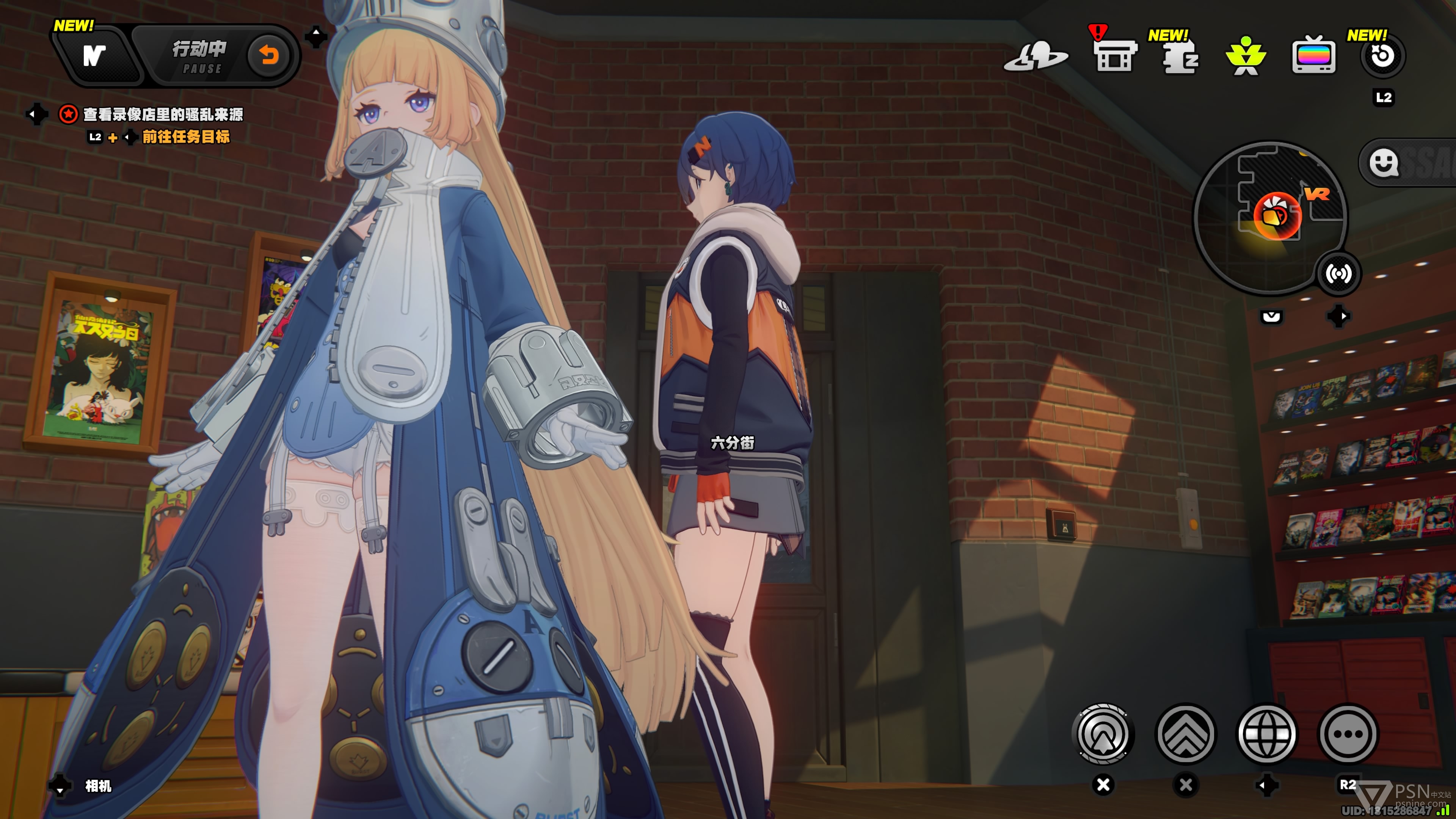Click the circular clock-arrow icon

pos(1382,56)
